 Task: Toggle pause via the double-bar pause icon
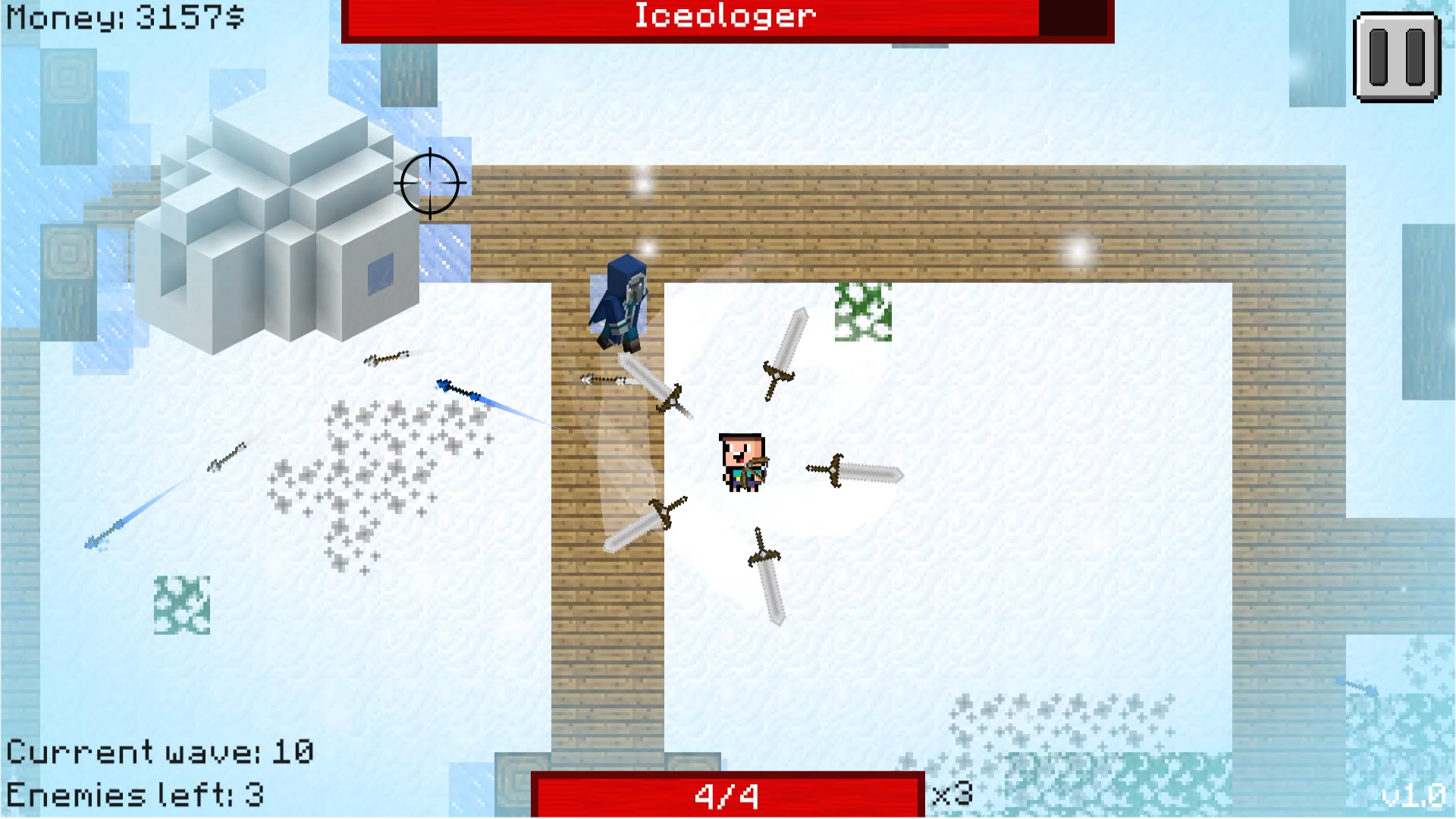click(1398, 57)
